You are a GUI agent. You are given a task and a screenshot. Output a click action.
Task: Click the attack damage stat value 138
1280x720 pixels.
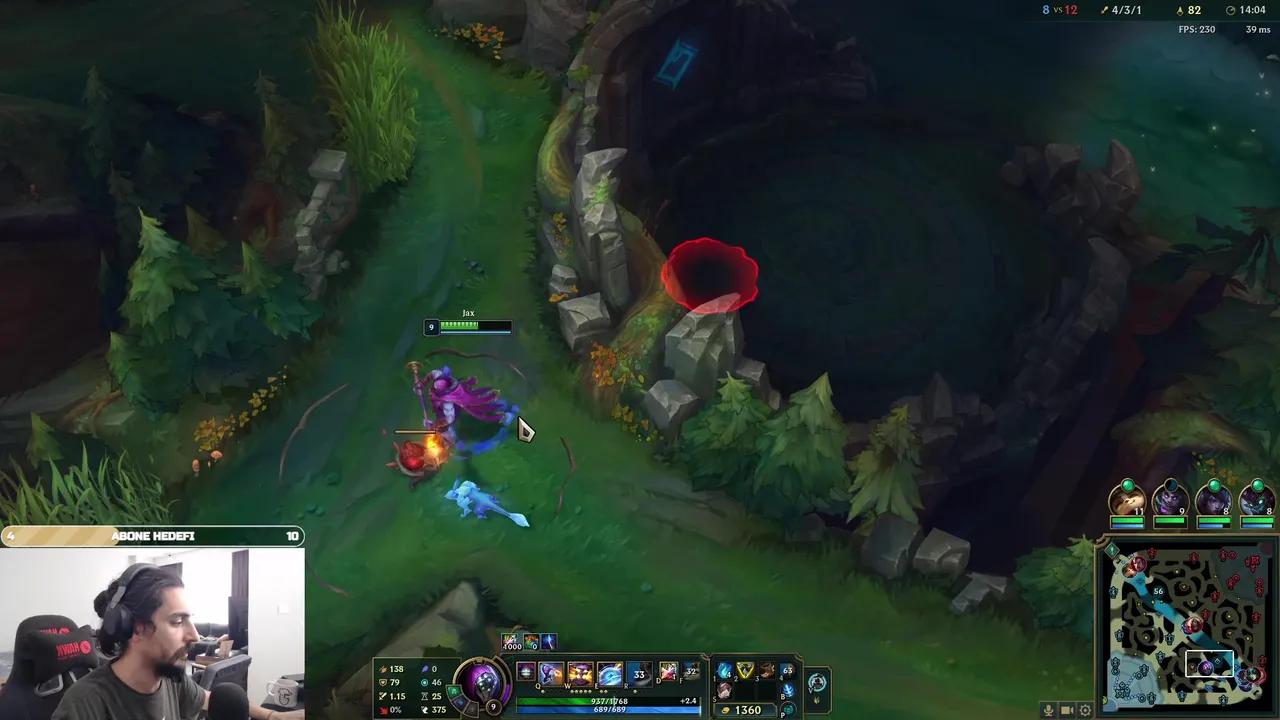click(x=396, y=668)
